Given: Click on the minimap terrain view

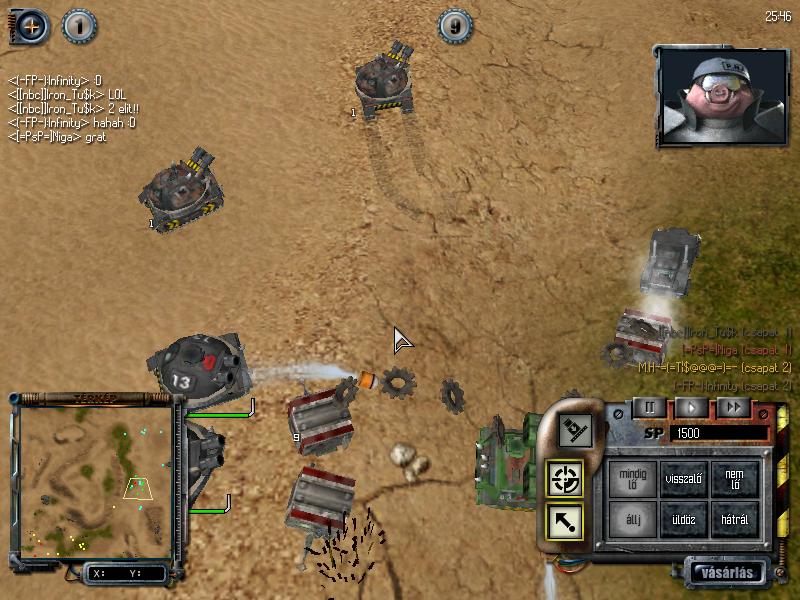Looking at the screenshot, I should tap(95, 478).
